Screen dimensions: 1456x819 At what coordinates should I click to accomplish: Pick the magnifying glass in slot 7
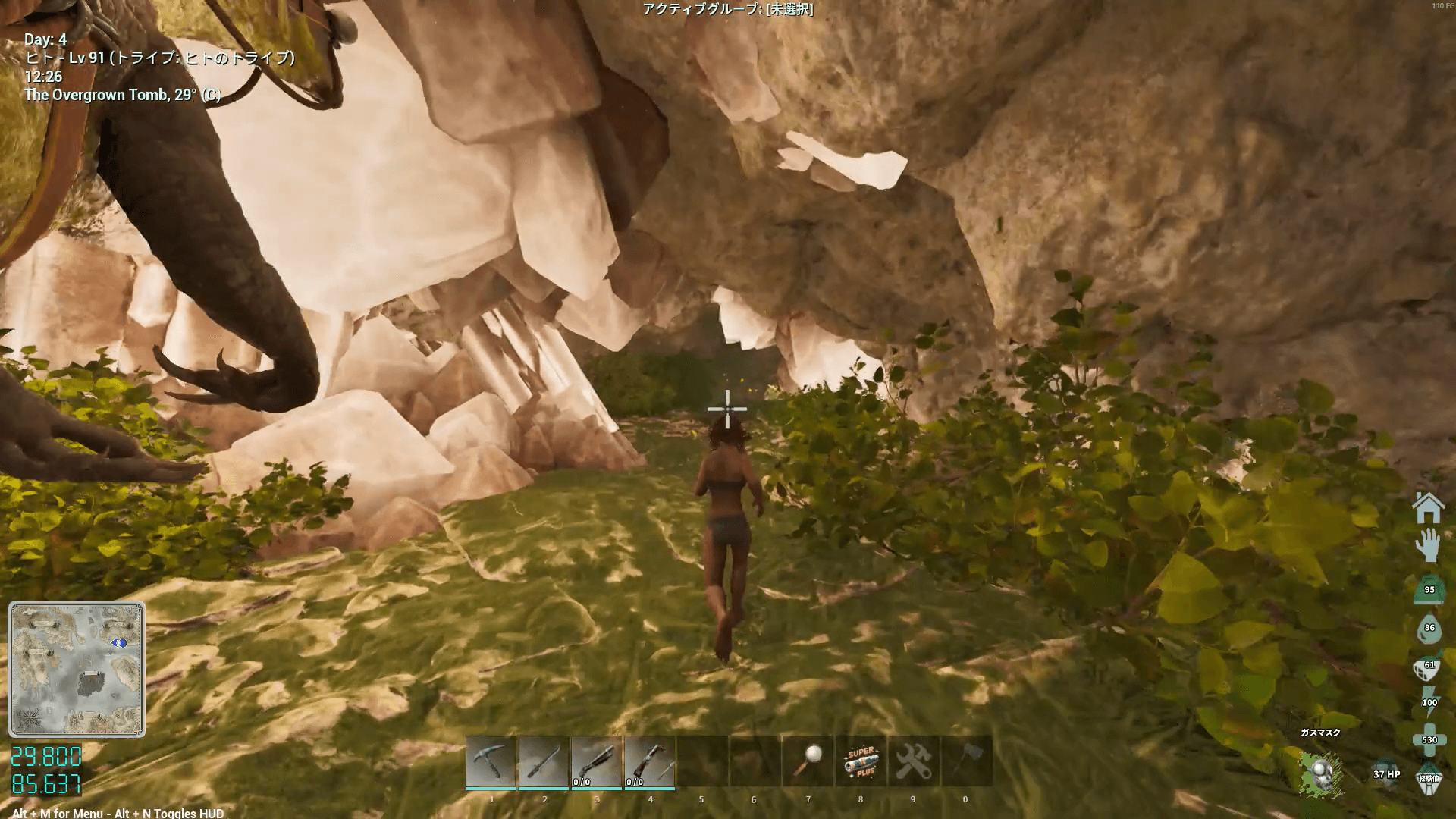point(808,762)
